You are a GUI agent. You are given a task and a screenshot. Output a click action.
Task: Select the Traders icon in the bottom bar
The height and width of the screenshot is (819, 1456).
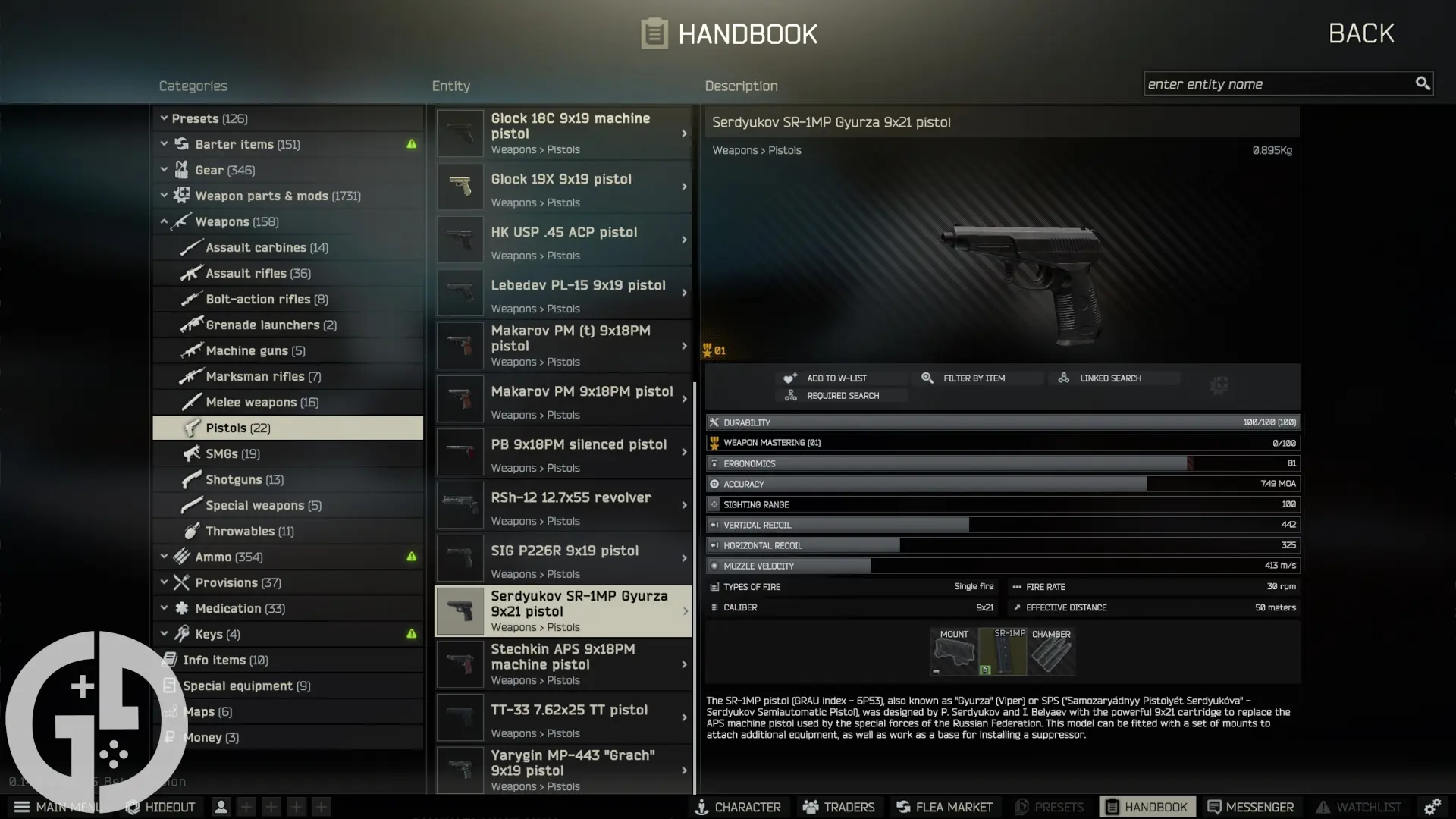pyautogui.click(x=838, y=807)
